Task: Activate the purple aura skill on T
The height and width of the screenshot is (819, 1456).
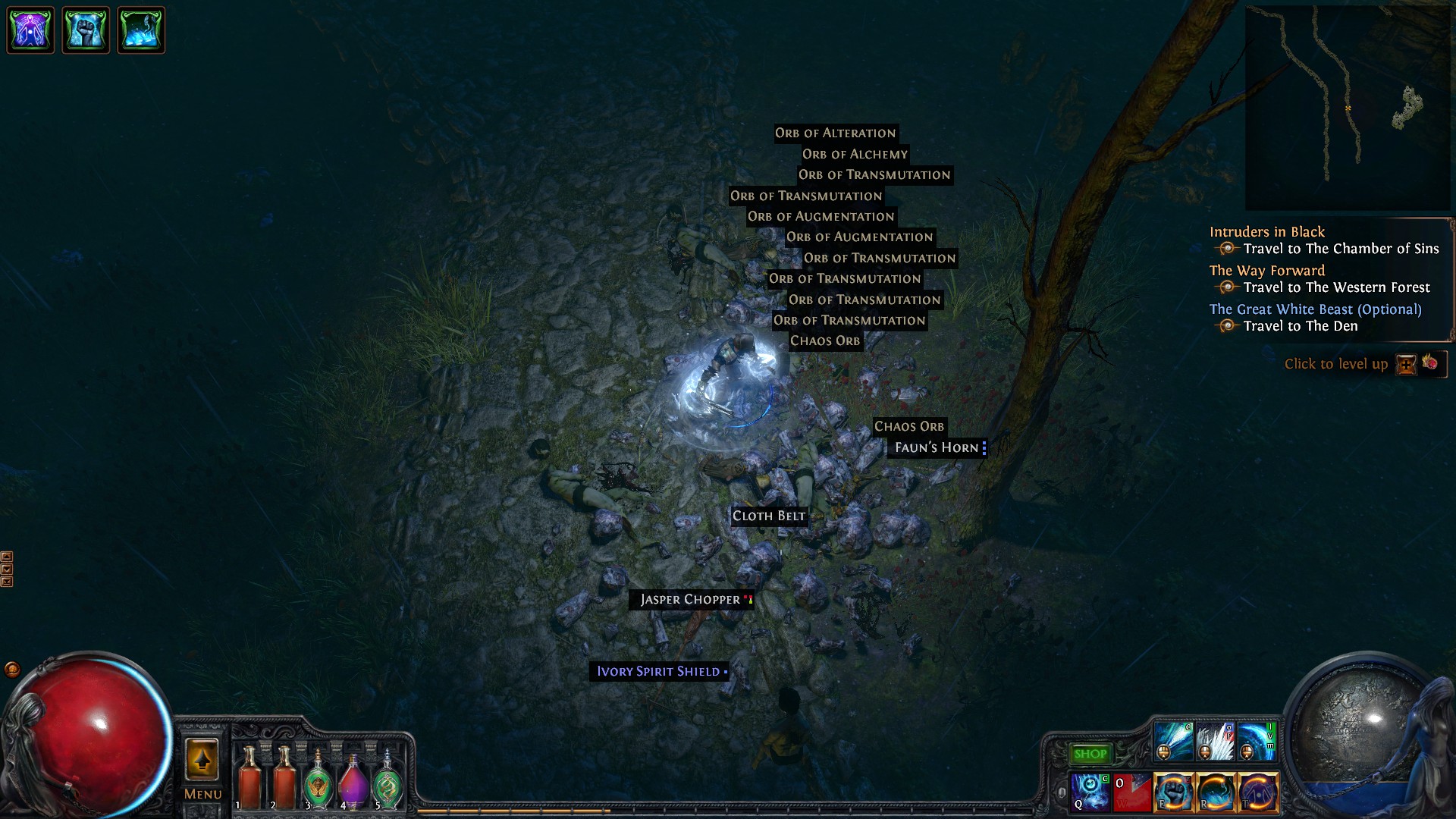Action: coord(1258,792)
